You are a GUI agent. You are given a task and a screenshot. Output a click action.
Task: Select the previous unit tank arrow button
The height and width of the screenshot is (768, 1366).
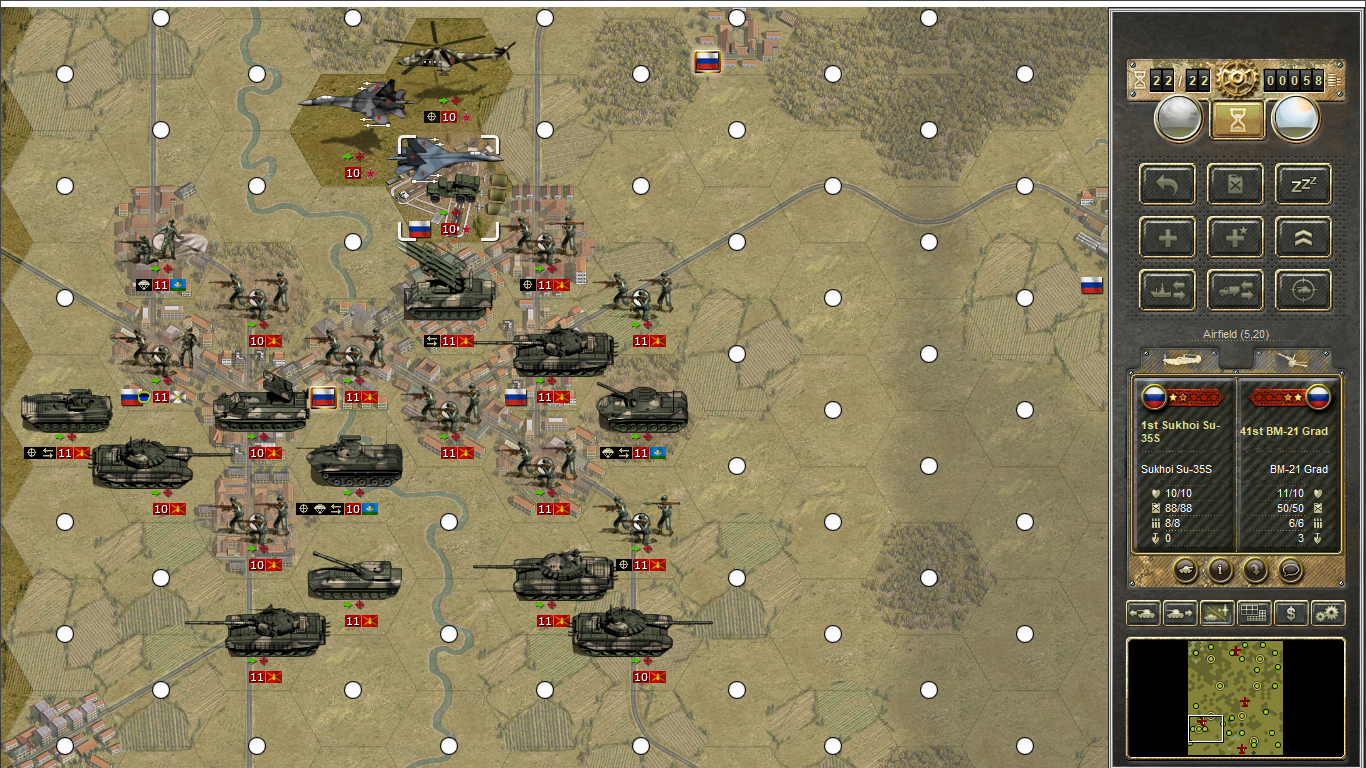(1143, 613)
